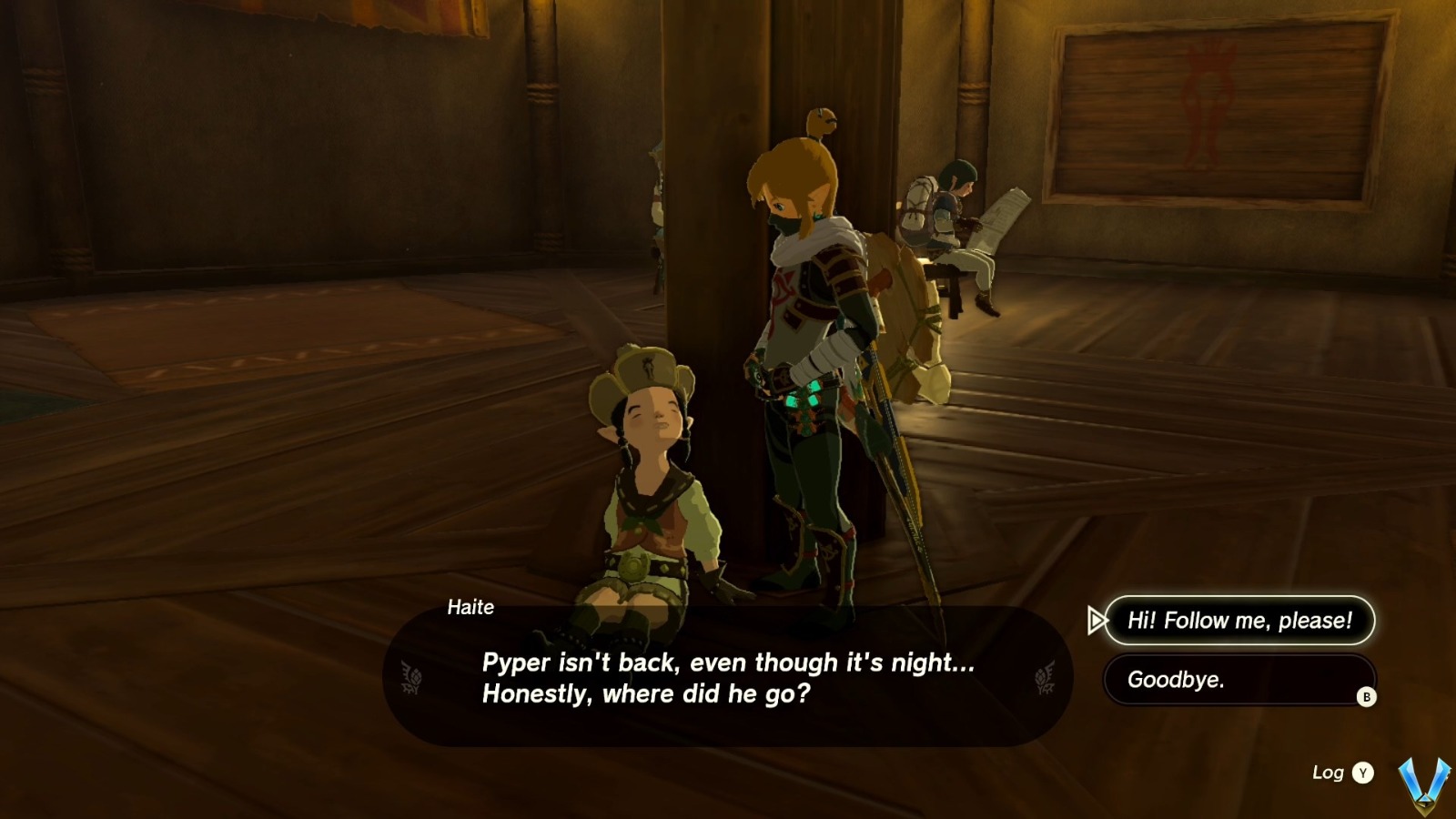Click the speaker name "Haite"

pyautogui.click(x=470, y=608)
